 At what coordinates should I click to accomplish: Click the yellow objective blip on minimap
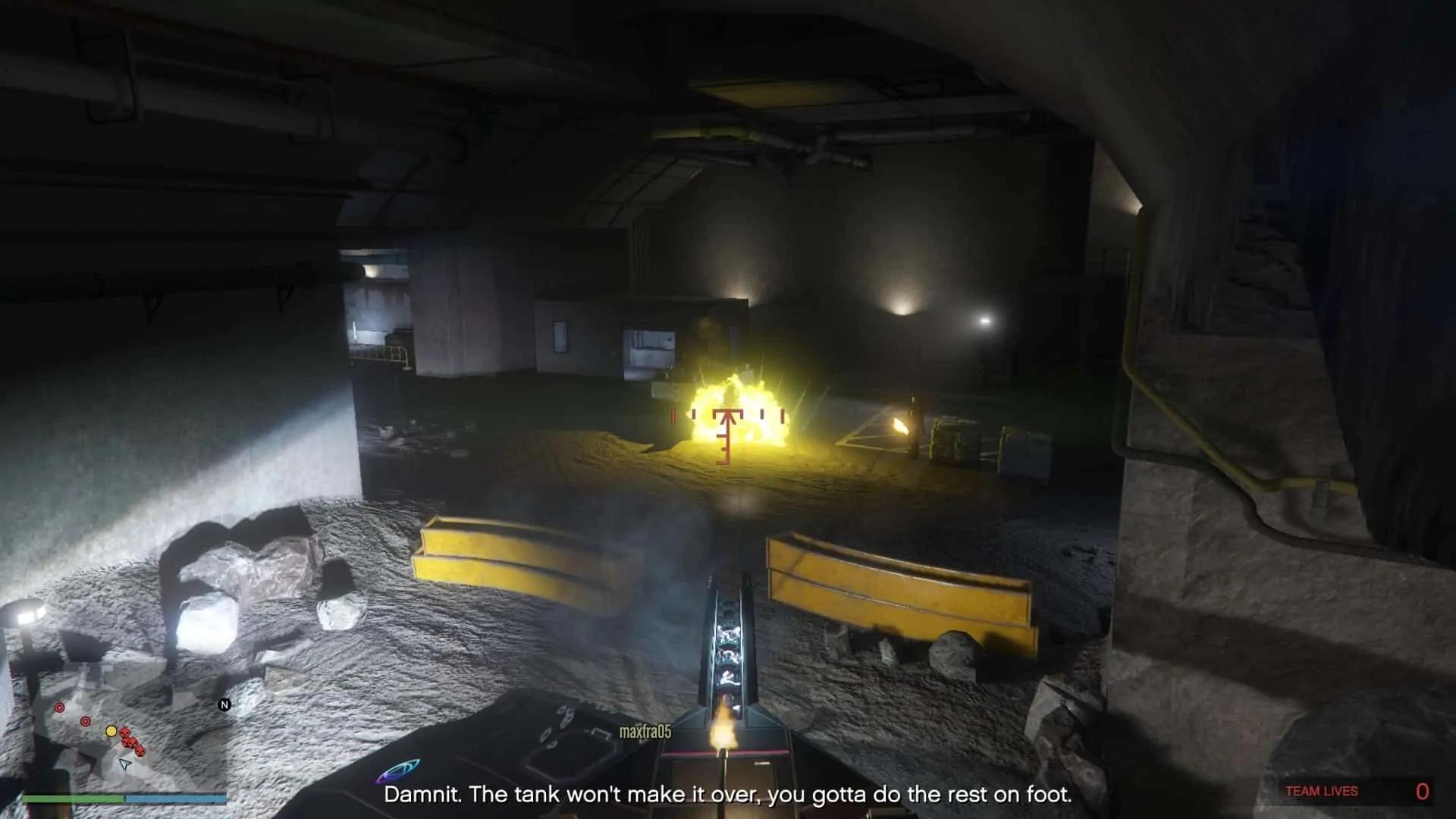(x=111, y=732)
